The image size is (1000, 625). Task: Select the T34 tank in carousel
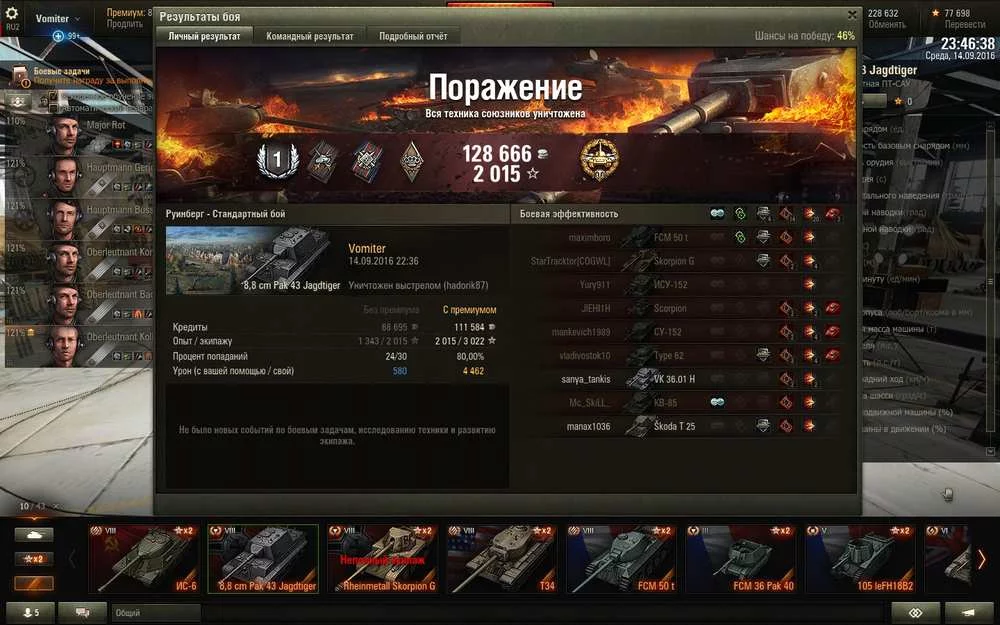point(500,559)
